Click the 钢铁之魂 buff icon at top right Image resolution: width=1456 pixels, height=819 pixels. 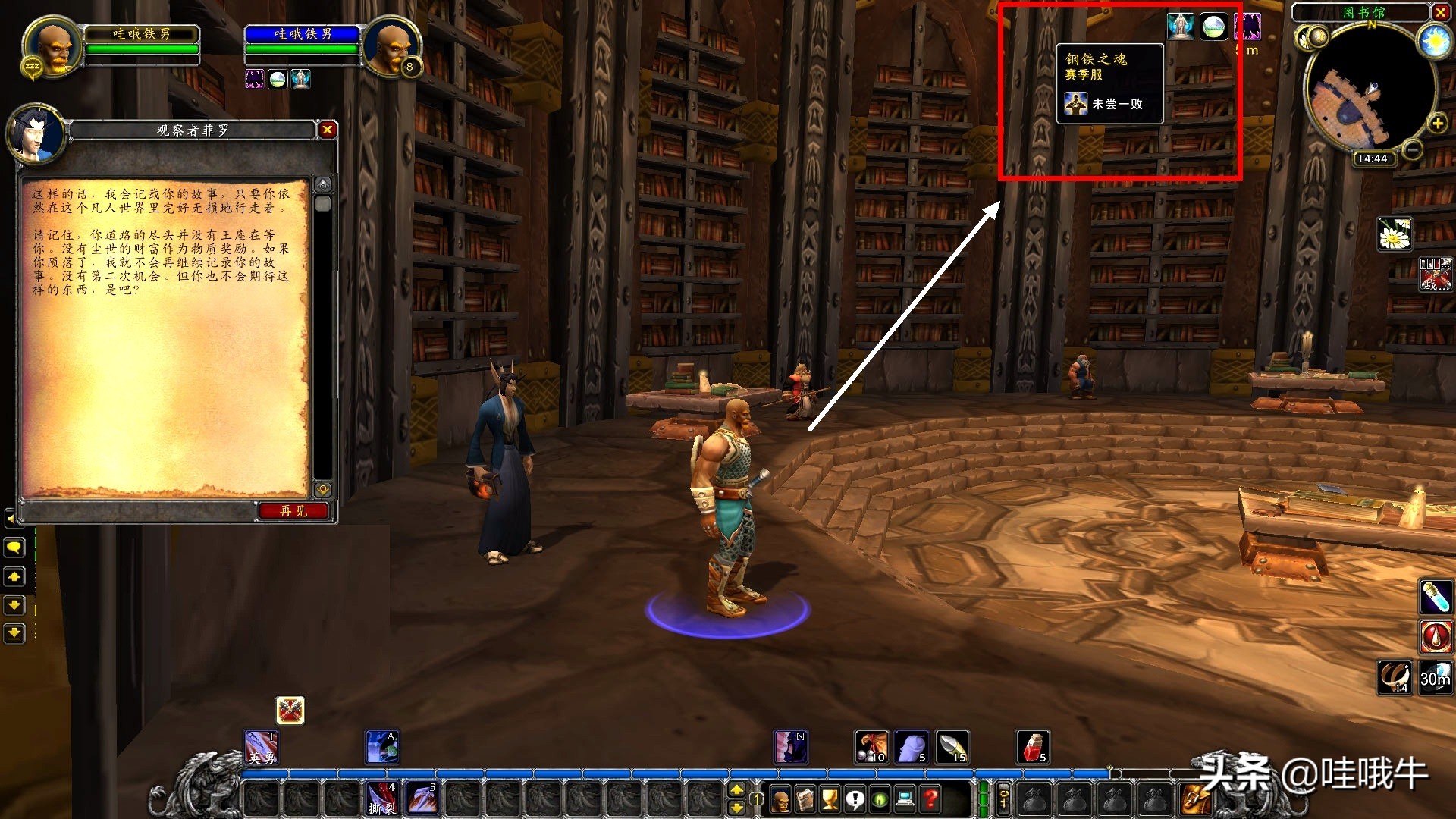(x=1180, y=27)
